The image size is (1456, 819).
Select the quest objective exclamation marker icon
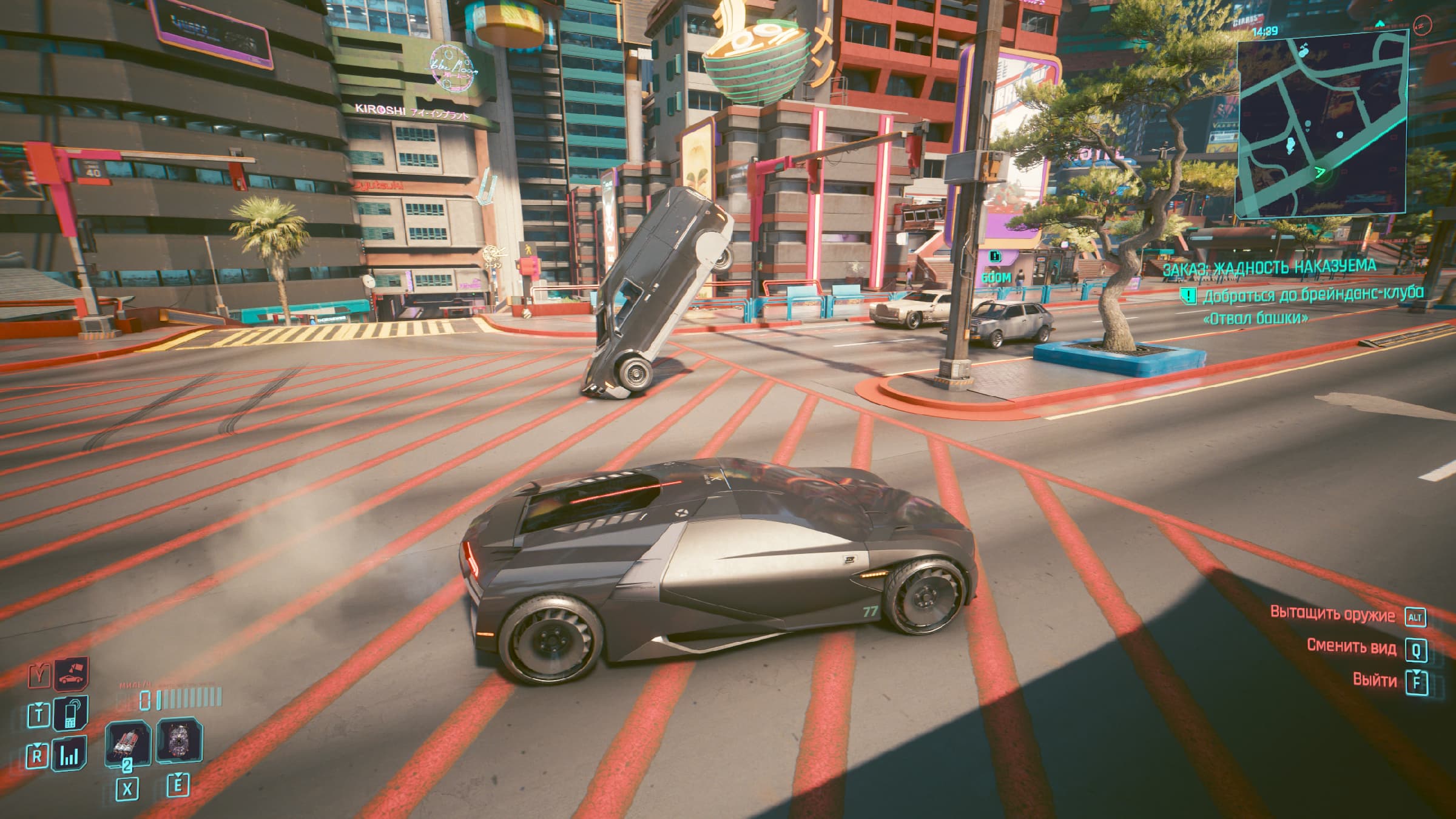(x=1187, y=296)
